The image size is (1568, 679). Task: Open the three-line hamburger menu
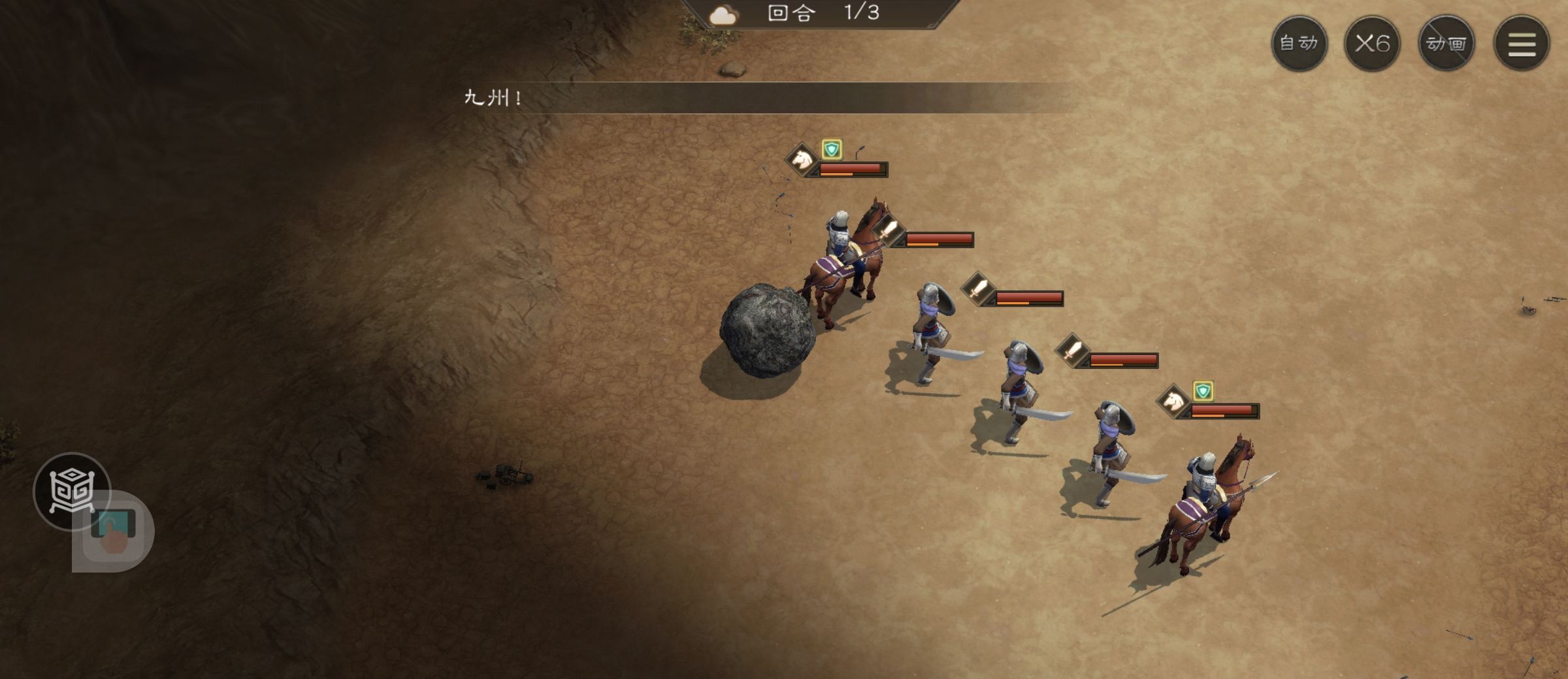click(x=1522, y=44)
